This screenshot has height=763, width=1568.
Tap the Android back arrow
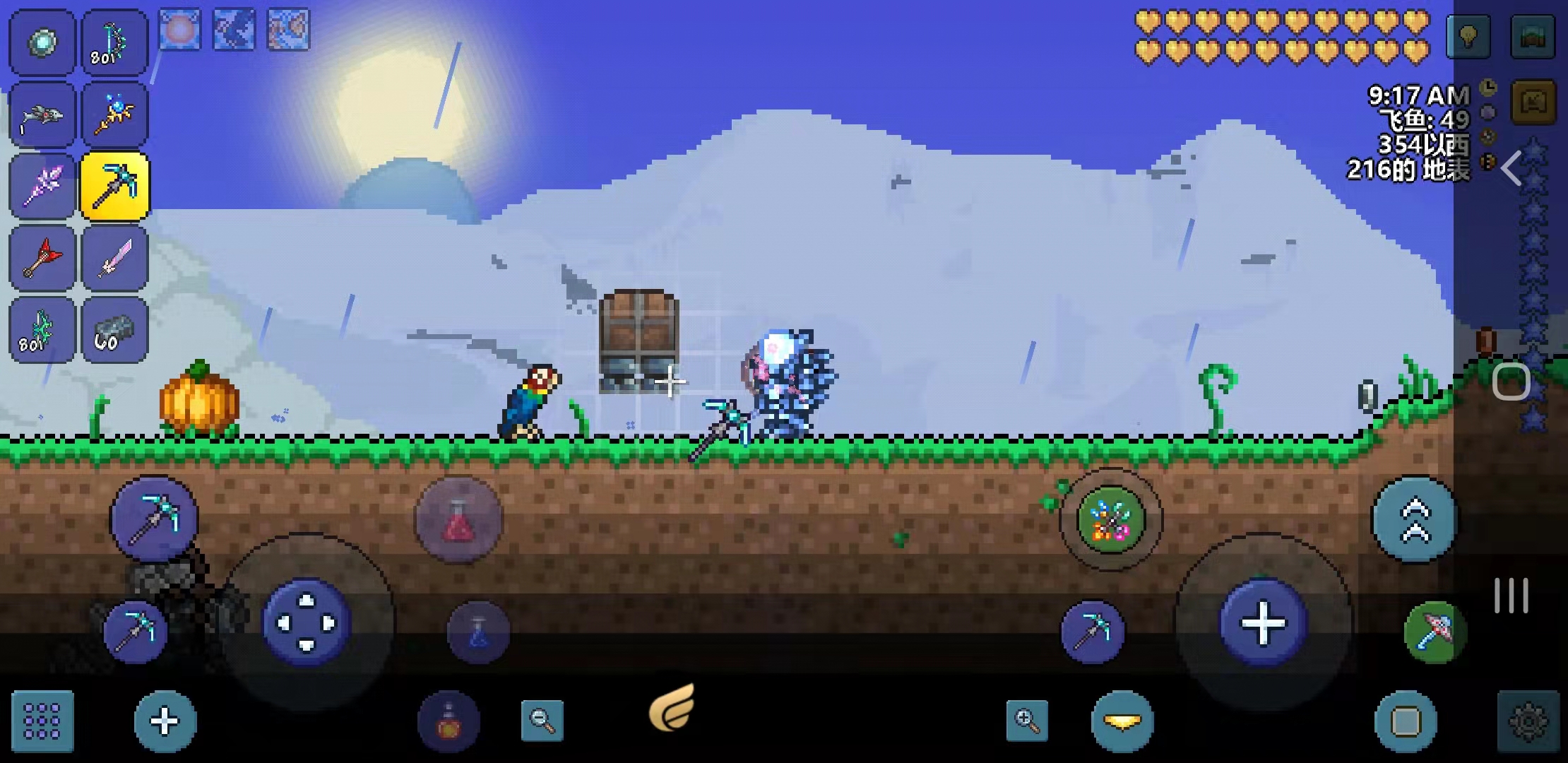[1510, 169]
